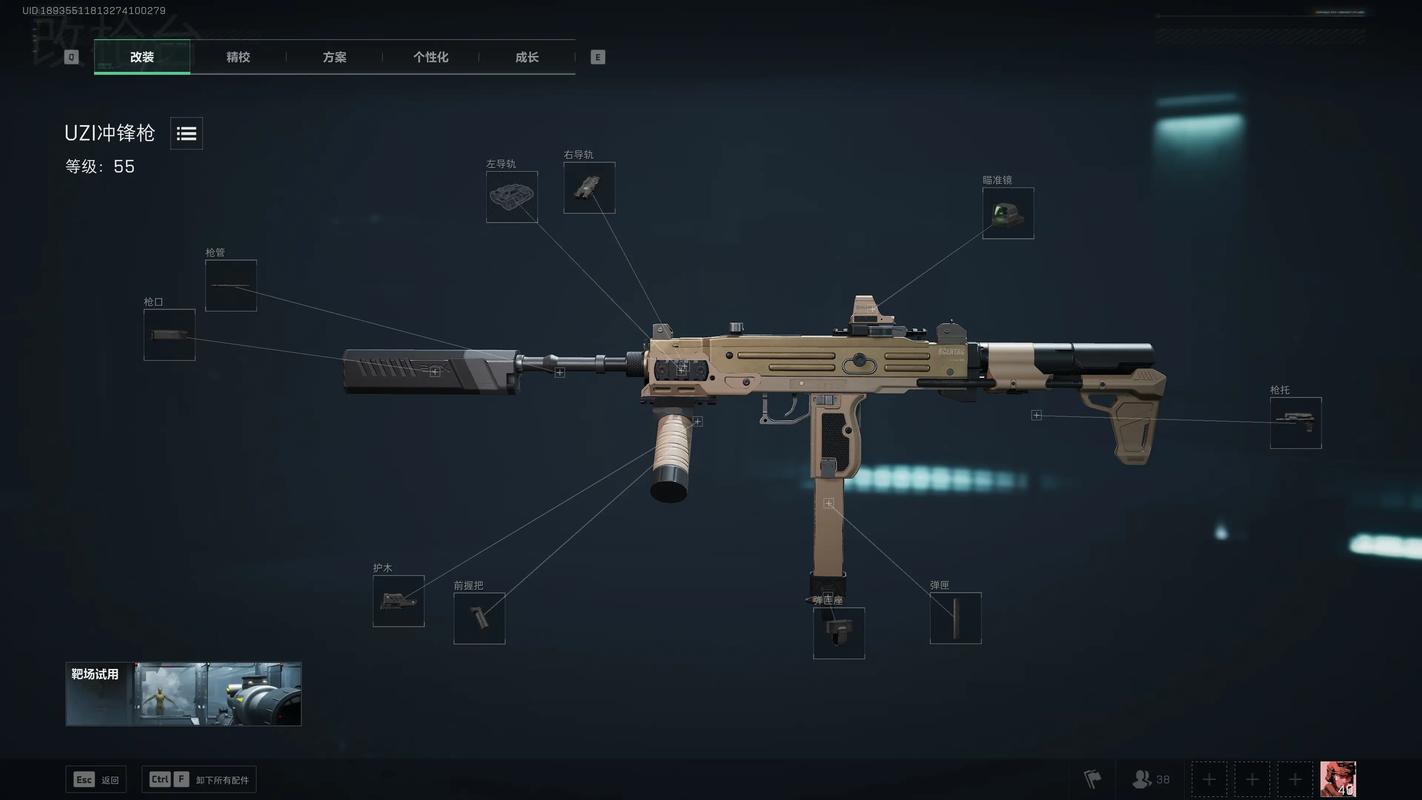The image size is (1422, 800).
Task: Open the 枪托 stock slot
Action: point(1296,423)
